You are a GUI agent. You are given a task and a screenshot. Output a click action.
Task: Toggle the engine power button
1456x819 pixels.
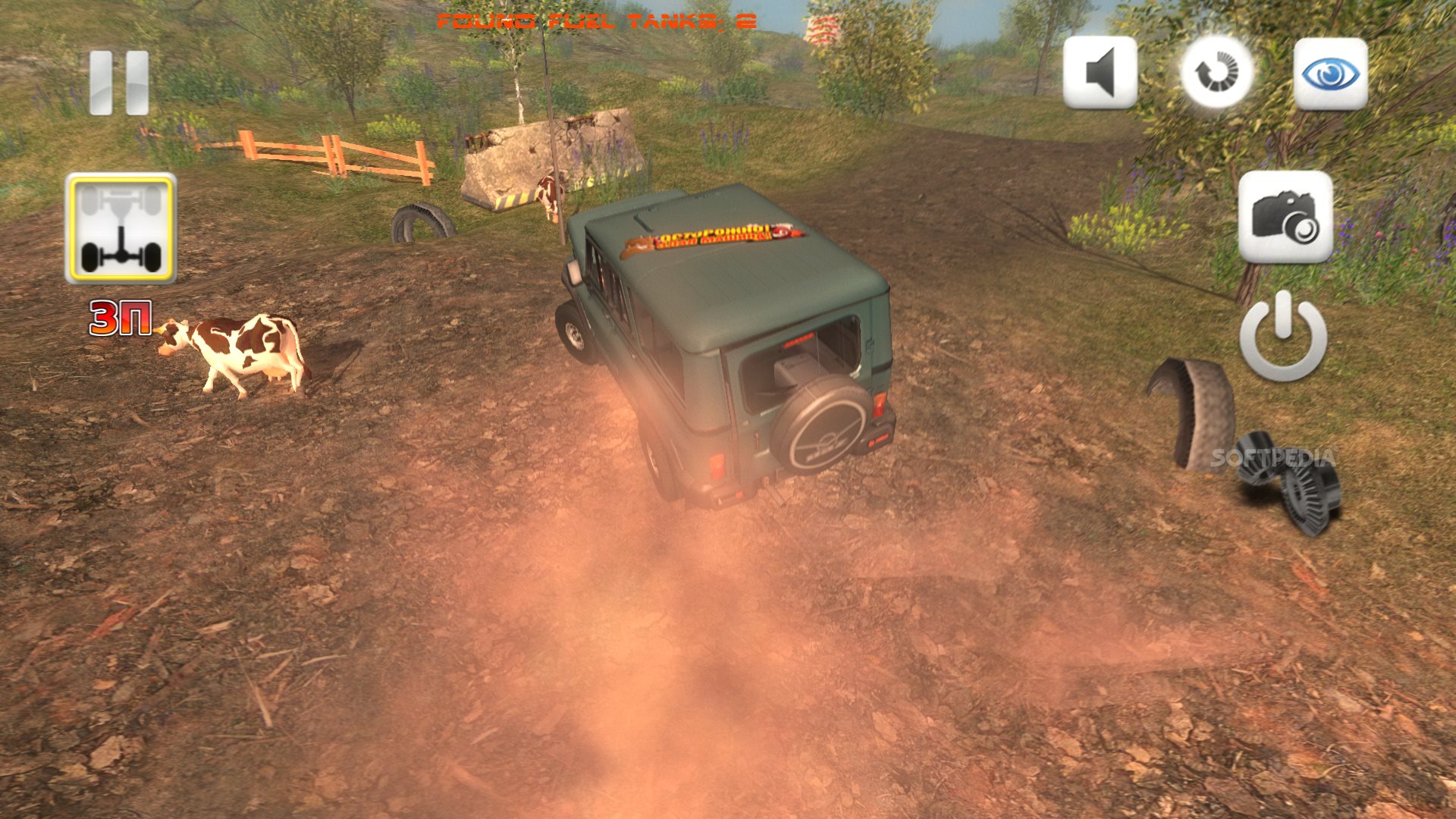(1283, 336)
